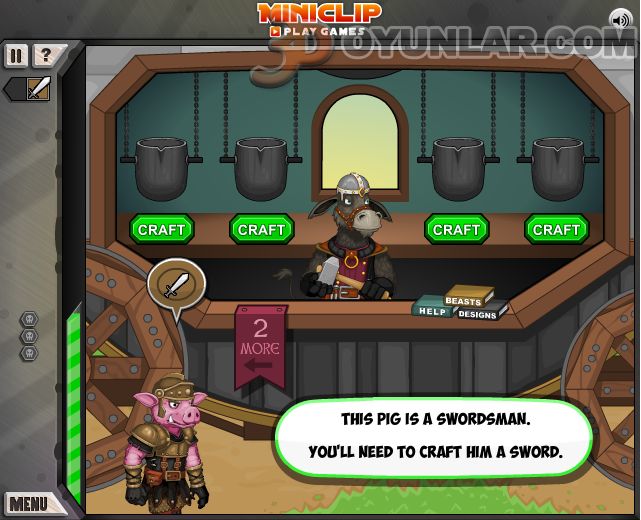
Task: Open the HELP book
Action: coord(431,311)
